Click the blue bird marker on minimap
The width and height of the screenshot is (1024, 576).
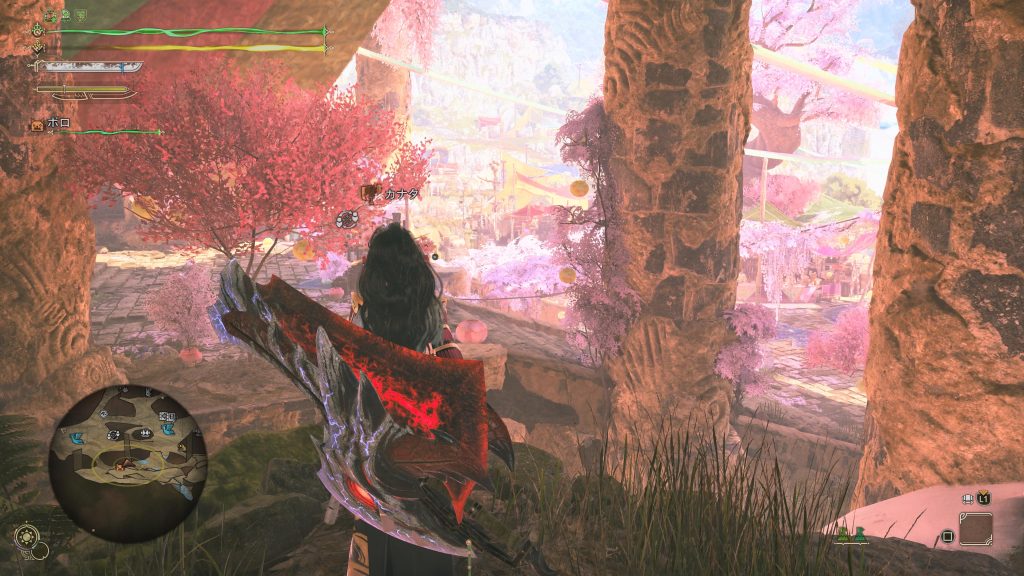click(x=76, y=439)
